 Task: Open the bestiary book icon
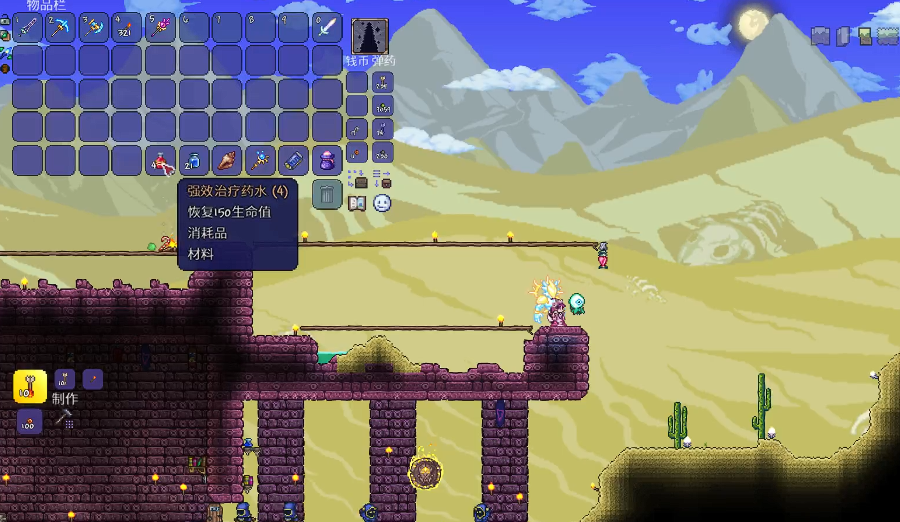click(x=357, y=204)
